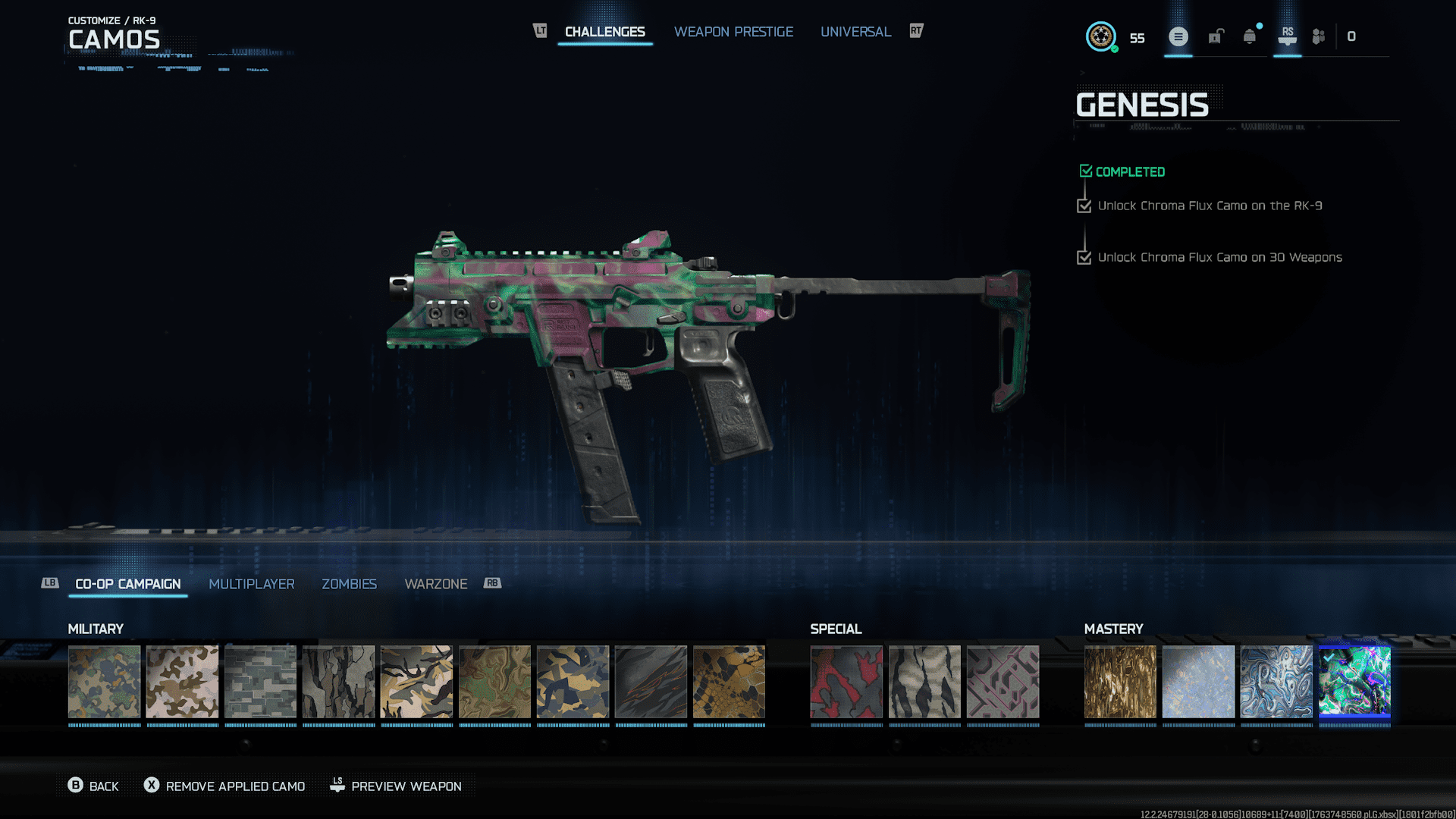Open the hamburger menu icon
Screen dimensions: 1456x819
coord(1178,36)
